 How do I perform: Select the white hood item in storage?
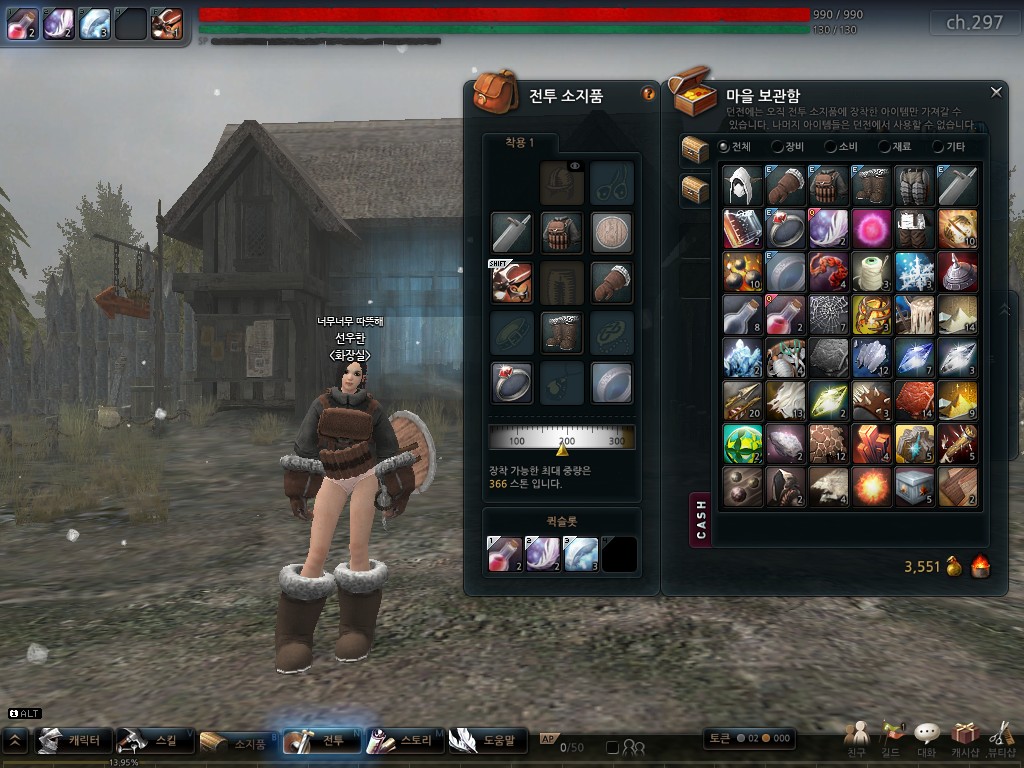point(743,186)
